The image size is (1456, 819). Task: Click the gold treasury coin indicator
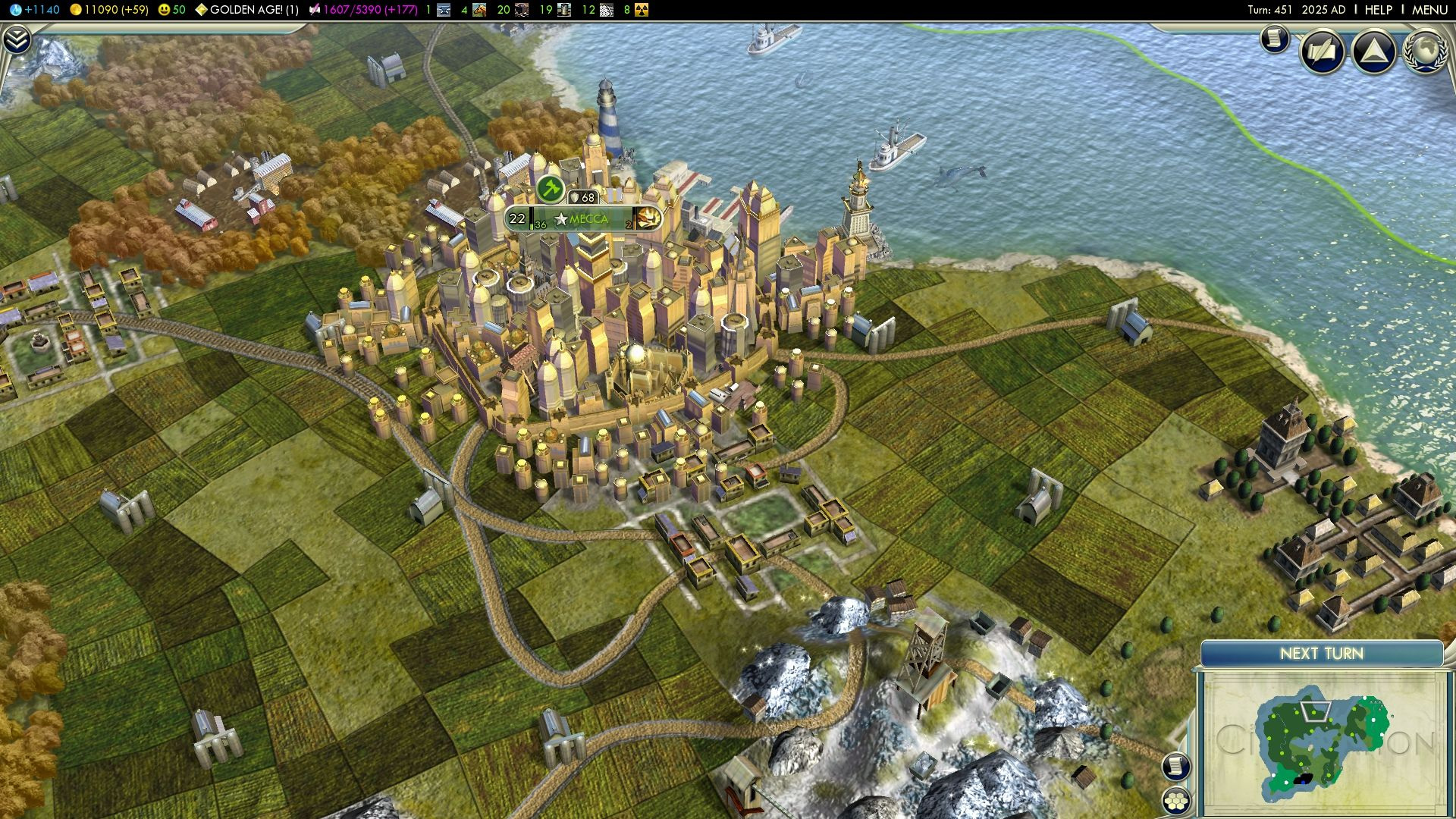point(108,10)
